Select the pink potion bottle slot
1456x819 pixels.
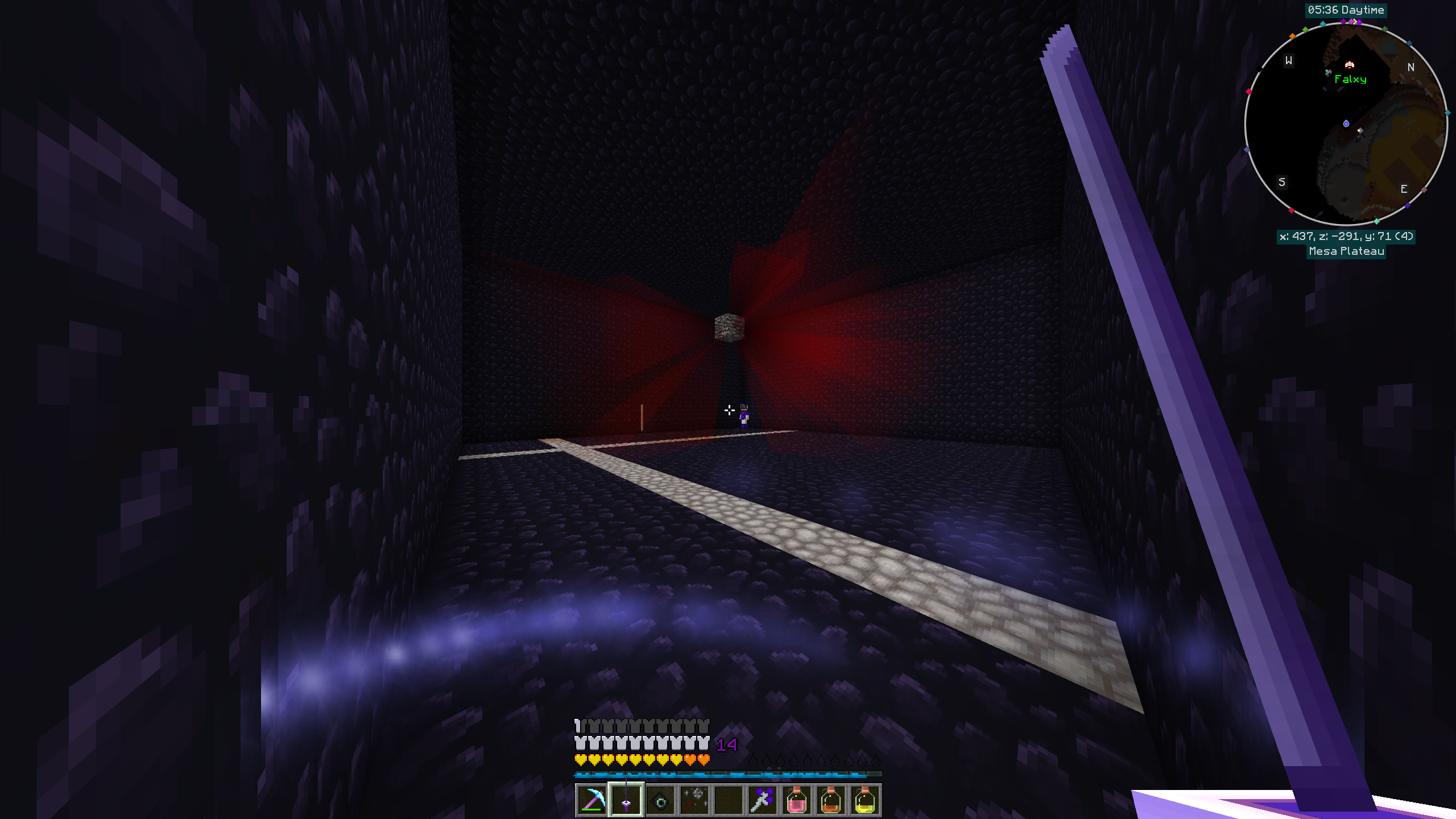(797, 800)
